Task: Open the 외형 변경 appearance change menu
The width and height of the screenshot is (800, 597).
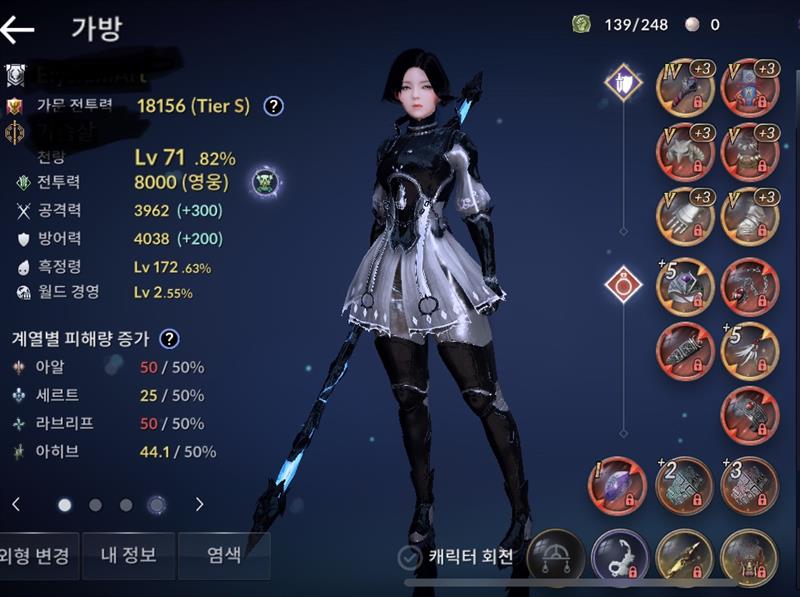Action: click(x=34, y=556)
